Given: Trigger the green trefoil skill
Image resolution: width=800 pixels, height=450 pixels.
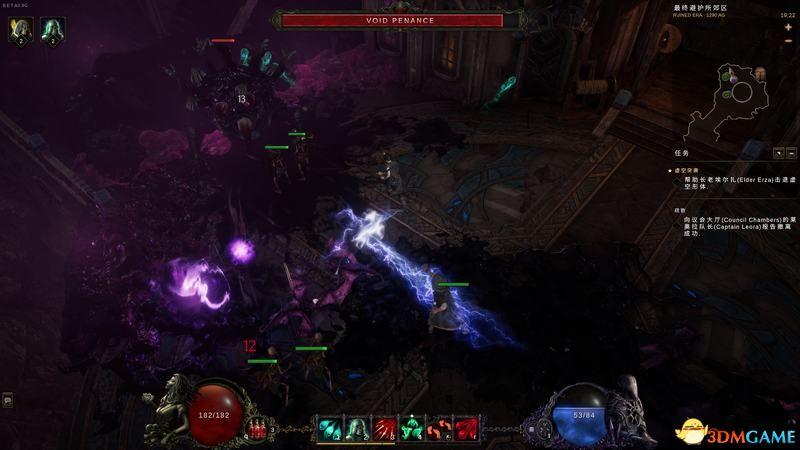Looking at the screenshot, I should [x=410, y=428].
